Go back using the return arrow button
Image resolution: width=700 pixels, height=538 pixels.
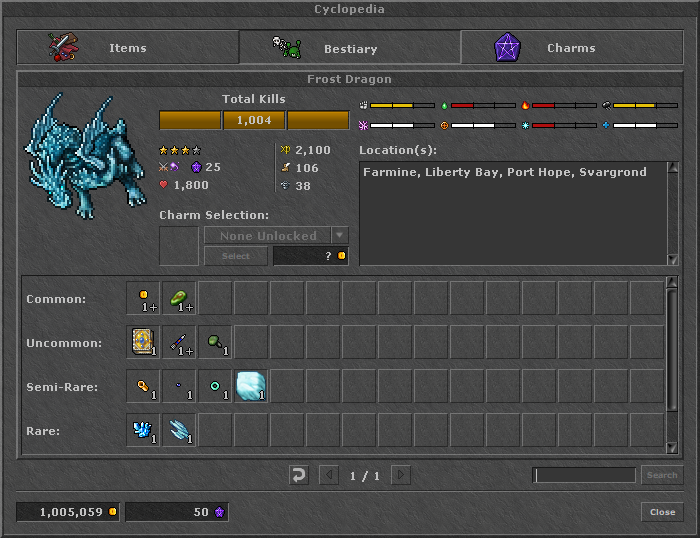click(298, 475)
